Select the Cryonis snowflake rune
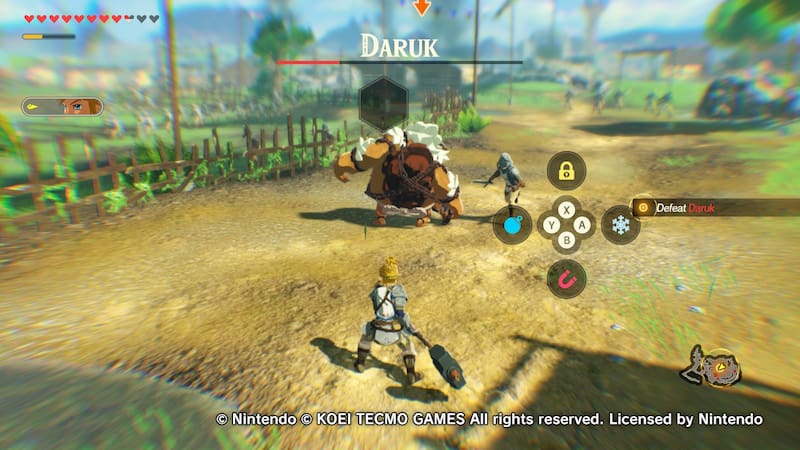Image resolution: width=800 pixels, height=450 pixels. [x=620, y=225]
